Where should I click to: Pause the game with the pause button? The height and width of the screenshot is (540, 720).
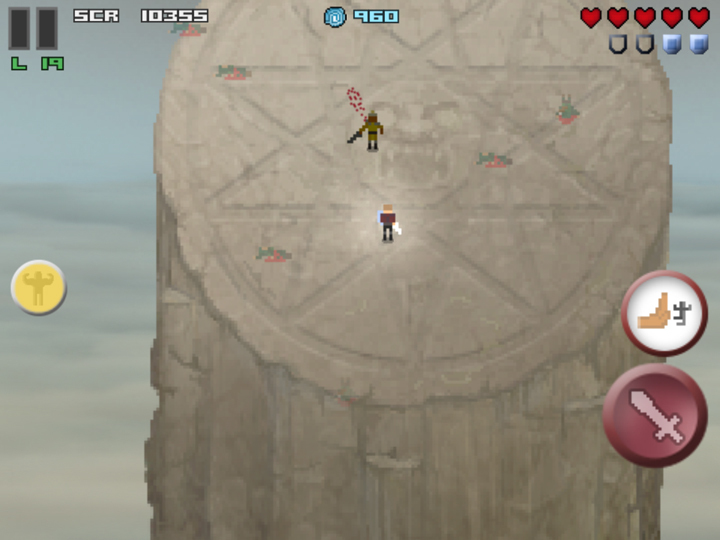click(x=33, y=28)
